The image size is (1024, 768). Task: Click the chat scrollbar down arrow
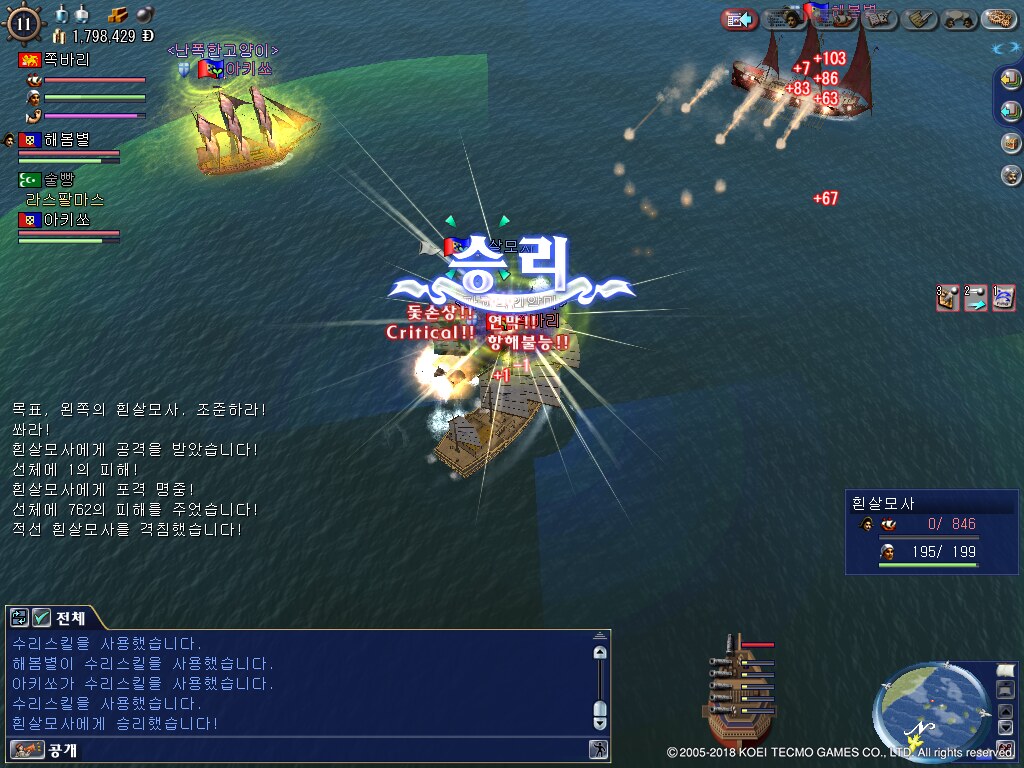pos(600,722)
